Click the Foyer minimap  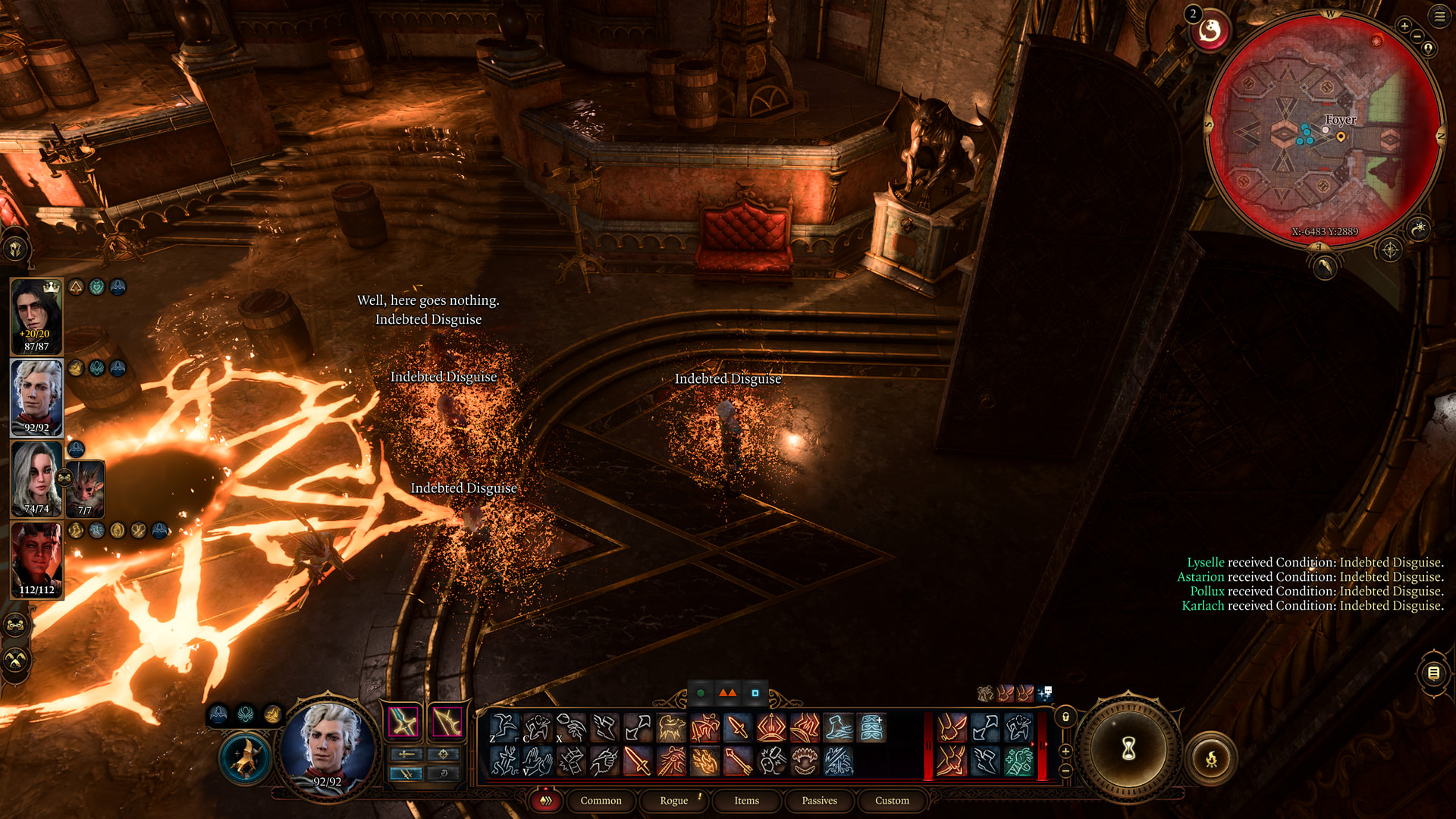point(1324,130)
